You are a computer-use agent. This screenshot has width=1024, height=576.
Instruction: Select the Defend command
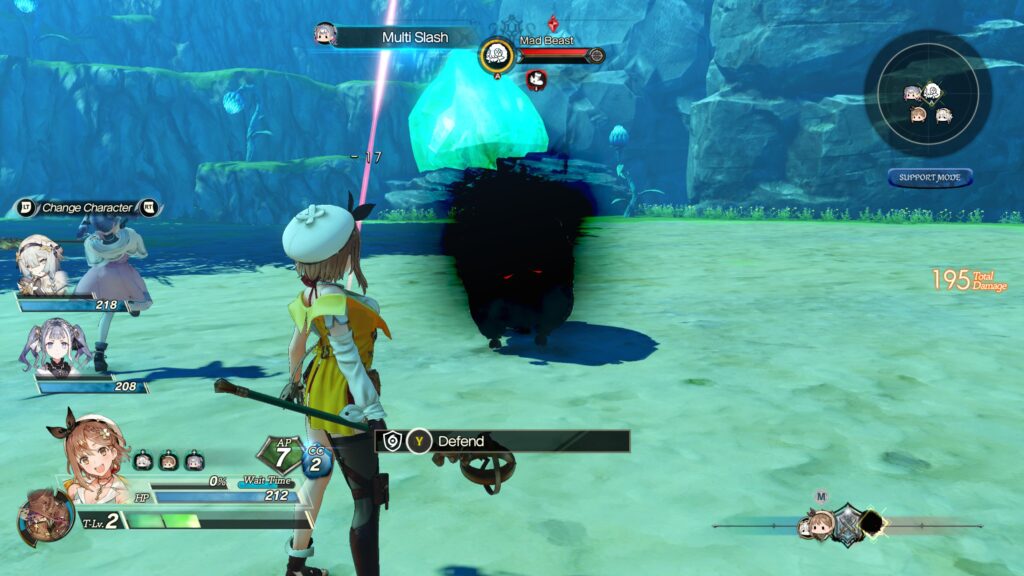(503, 441)
